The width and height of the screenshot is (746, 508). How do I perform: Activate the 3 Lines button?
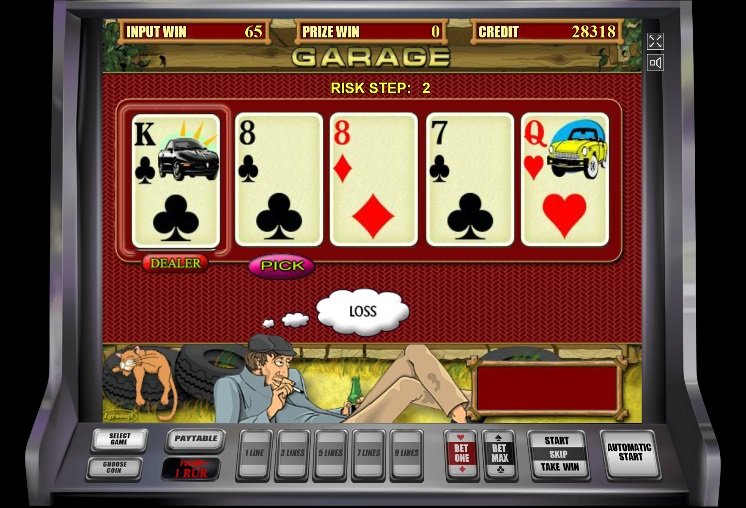[292, 456]
